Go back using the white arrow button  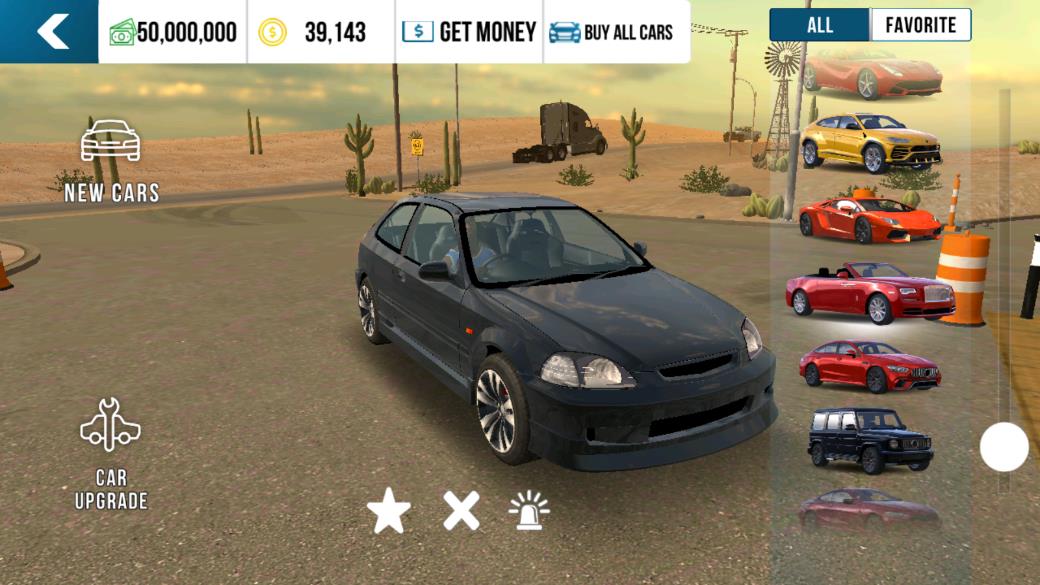50,31
